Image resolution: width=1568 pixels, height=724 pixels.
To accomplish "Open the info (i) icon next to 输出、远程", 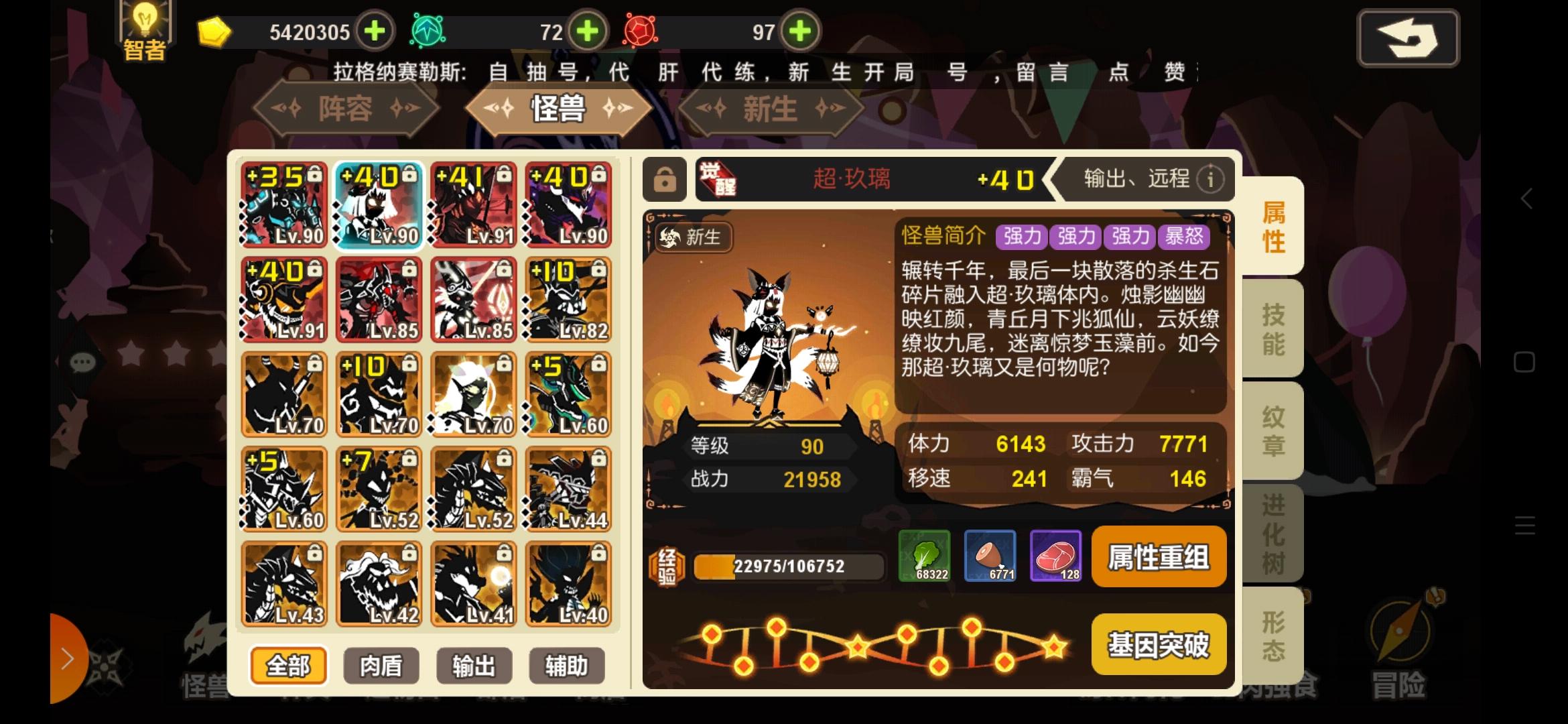I will pos(1210,179).
